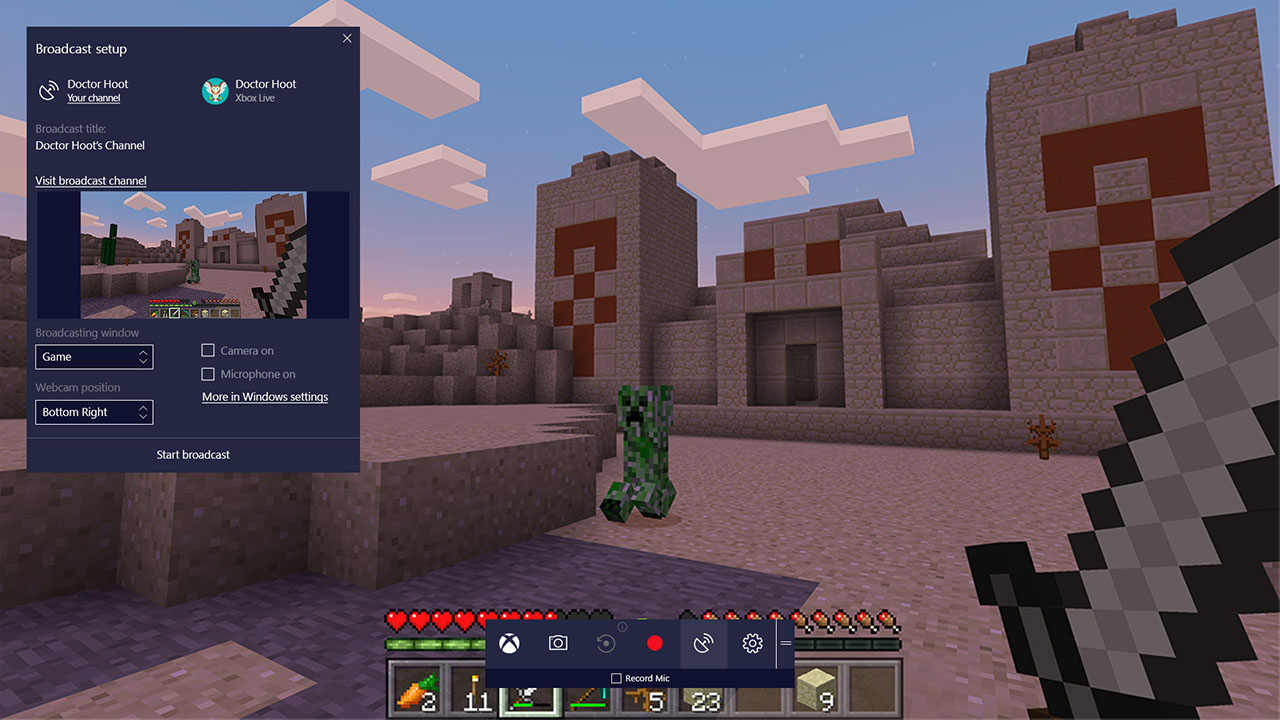Turn on the Camera on checkbox
This screenshot has height=720, width=1280.
(207, 350)
